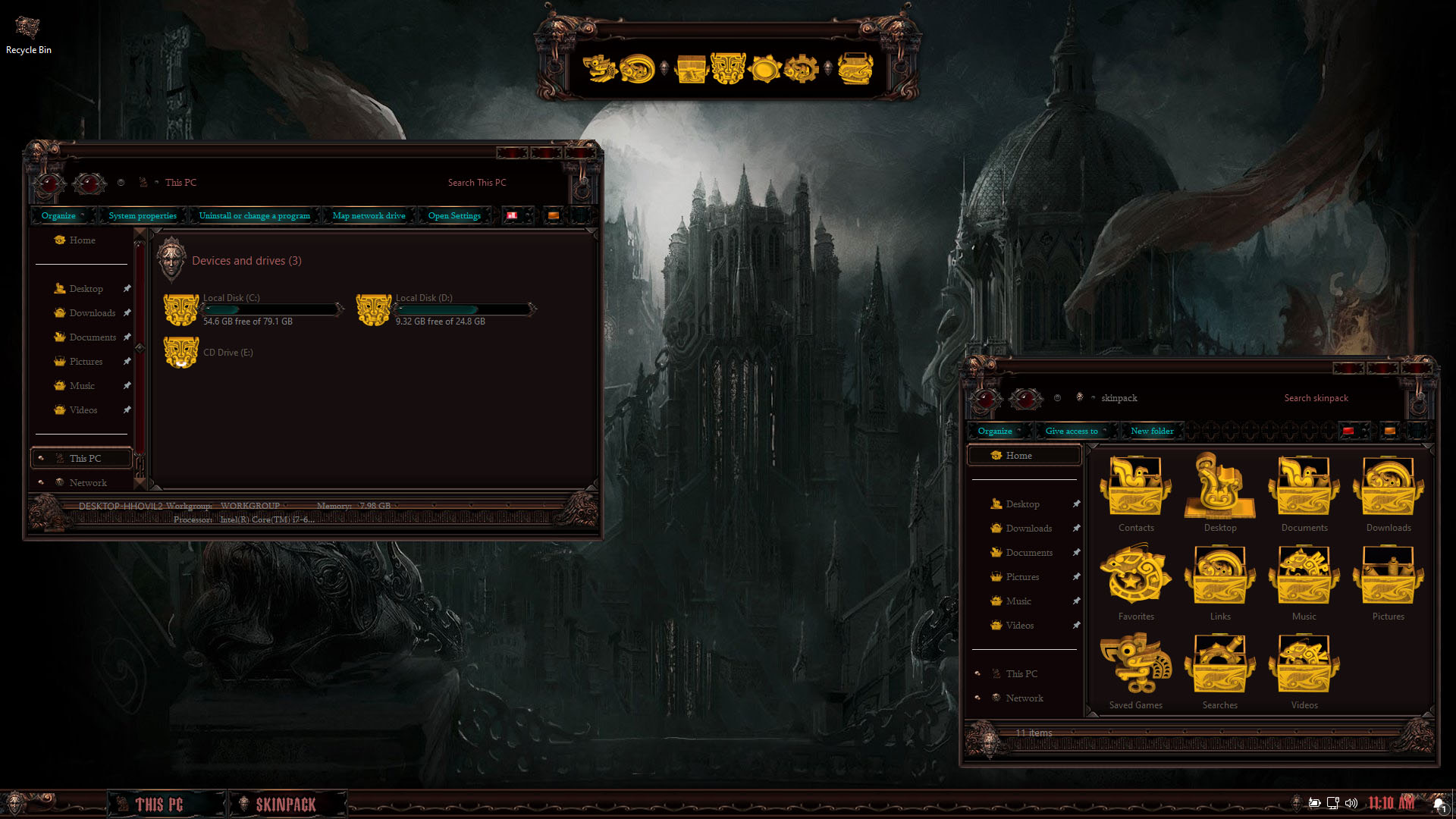This screenshot has height=819, width=1456.
Task: Open the golden dragon-head icon on the top dock
Action: pyautogui.click(x=599, y=67)
